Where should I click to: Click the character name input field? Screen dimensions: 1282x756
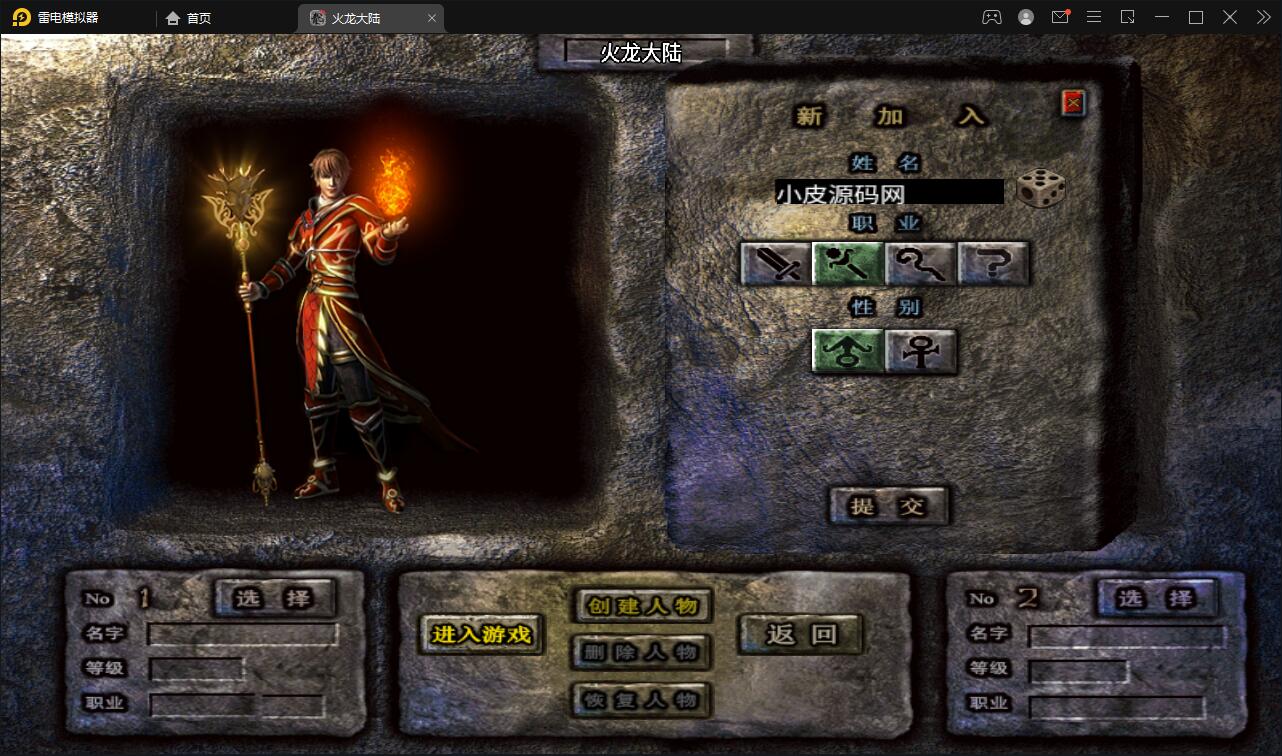(888, 192)
